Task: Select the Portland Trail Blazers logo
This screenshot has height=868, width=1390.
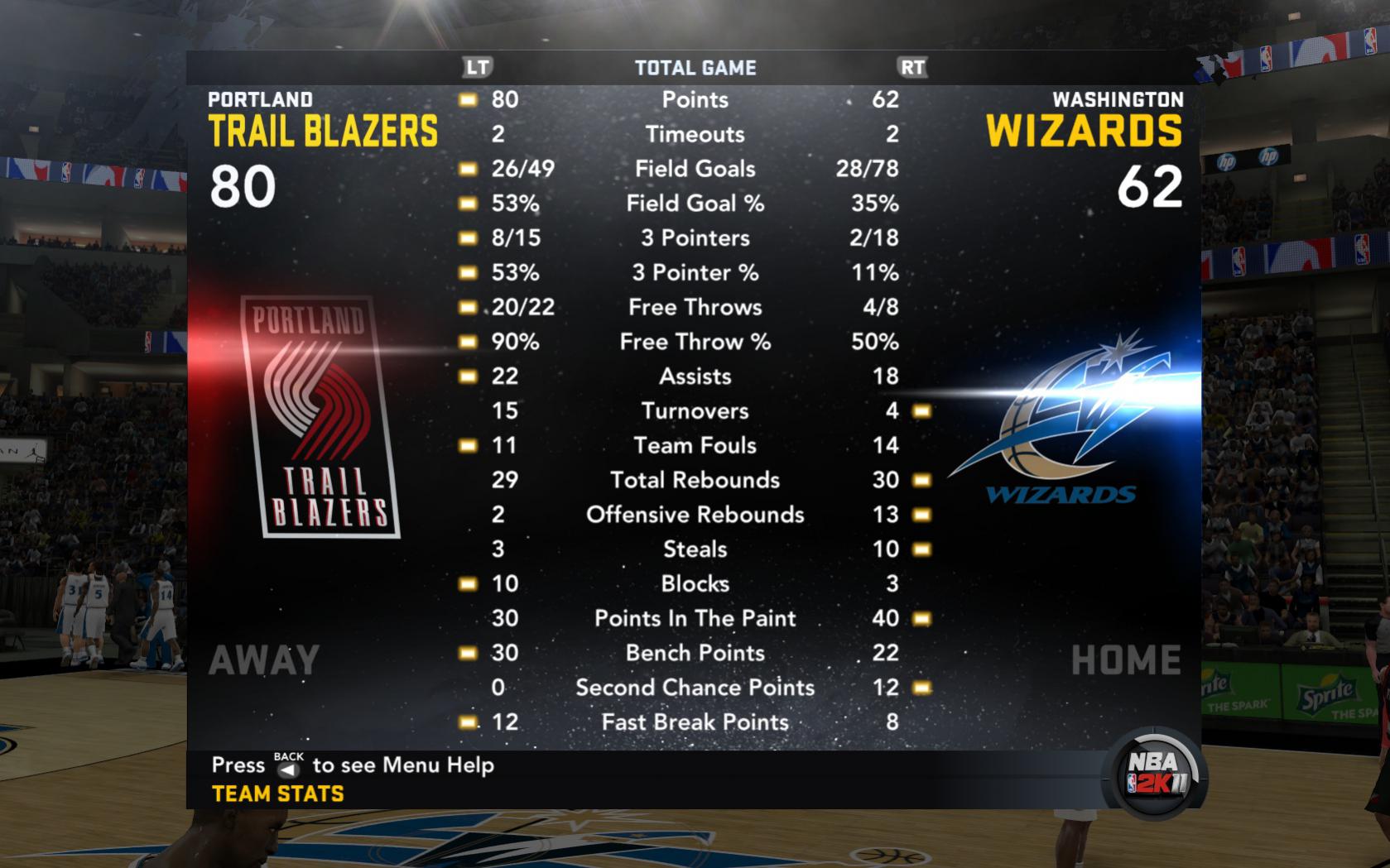Action: (x=321, y=417)
